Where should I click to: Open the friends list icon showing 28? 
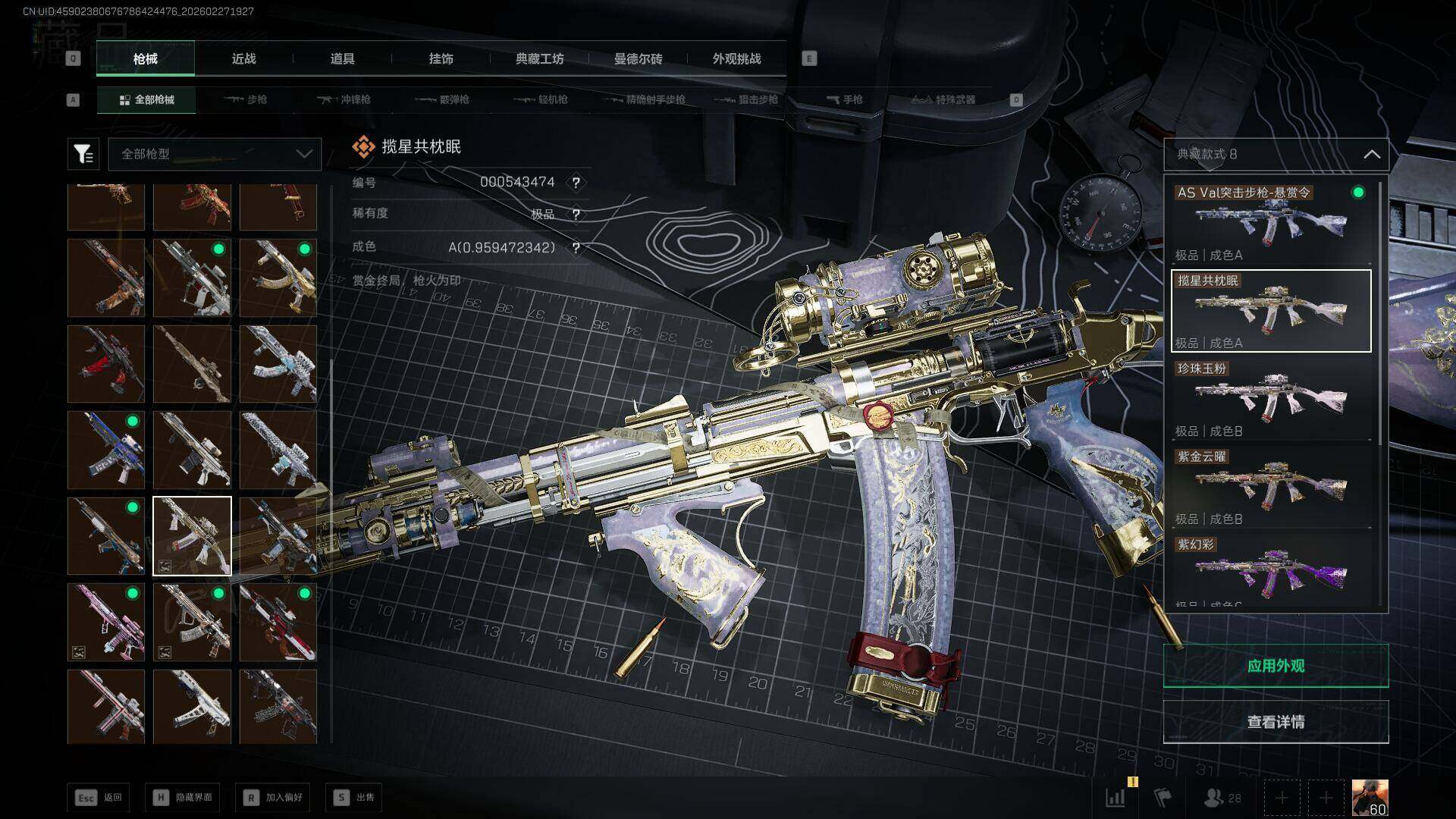click(x=1222, y=798)
